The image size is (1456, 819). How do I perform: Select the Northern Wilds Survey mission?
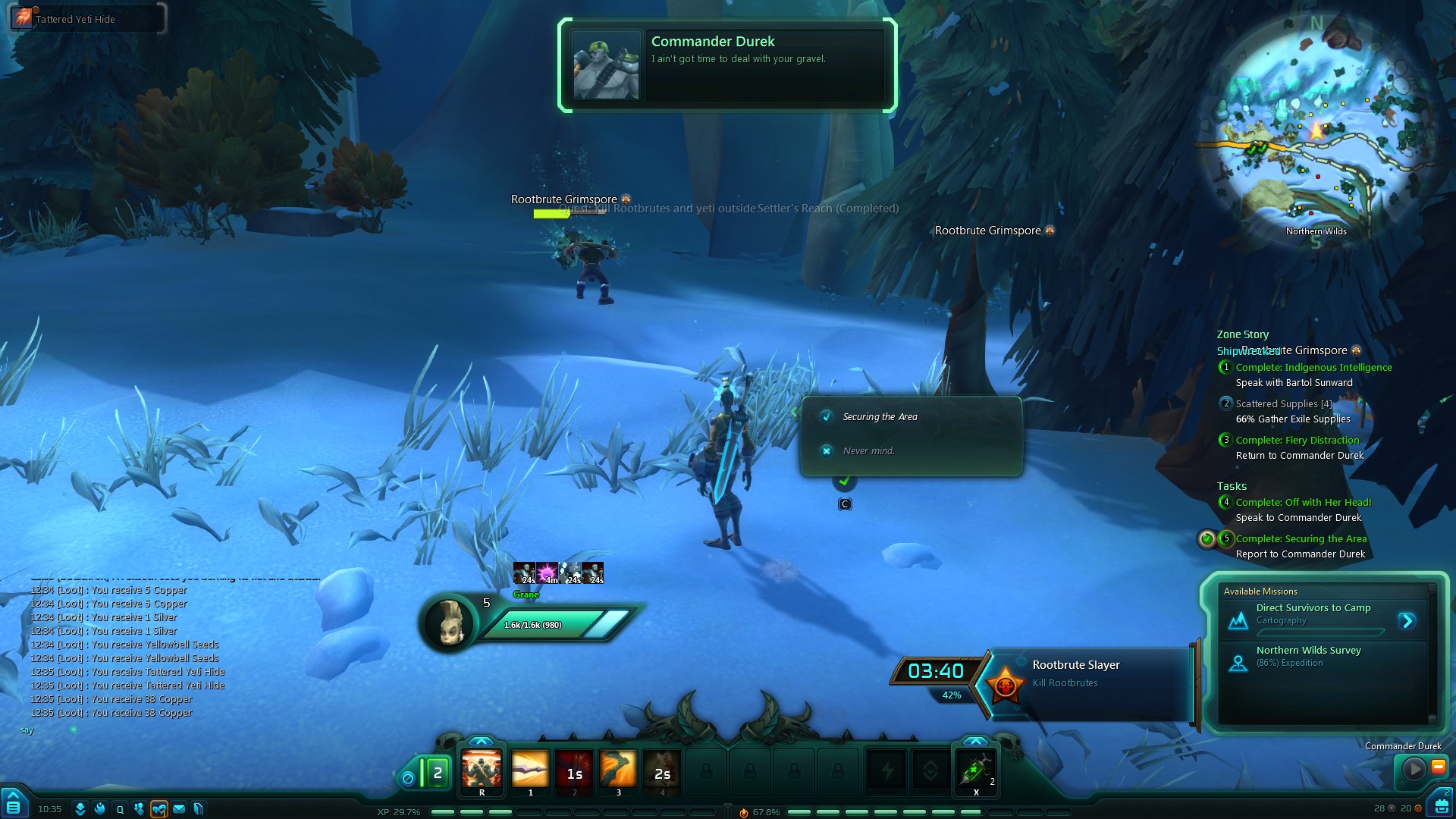[x=1308, y=656]
